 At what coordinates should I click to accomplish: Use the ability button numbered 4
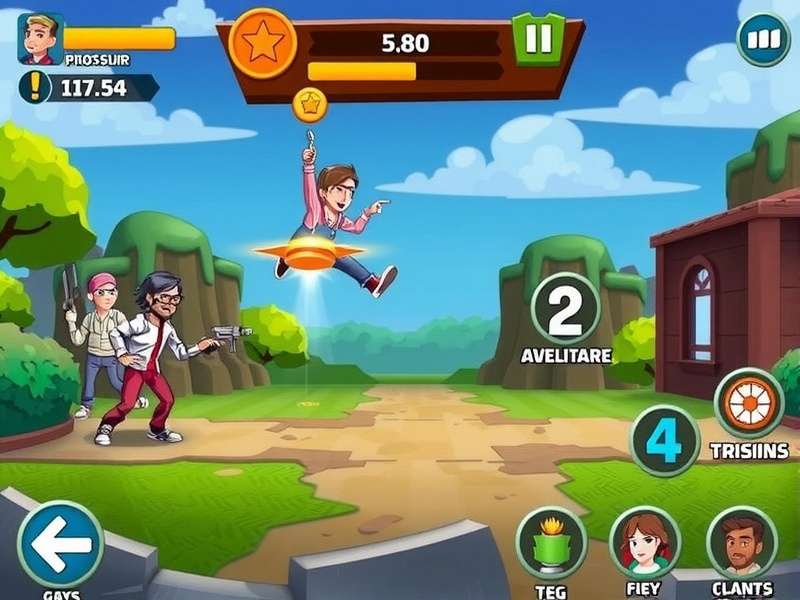click(x=664, y=440)
